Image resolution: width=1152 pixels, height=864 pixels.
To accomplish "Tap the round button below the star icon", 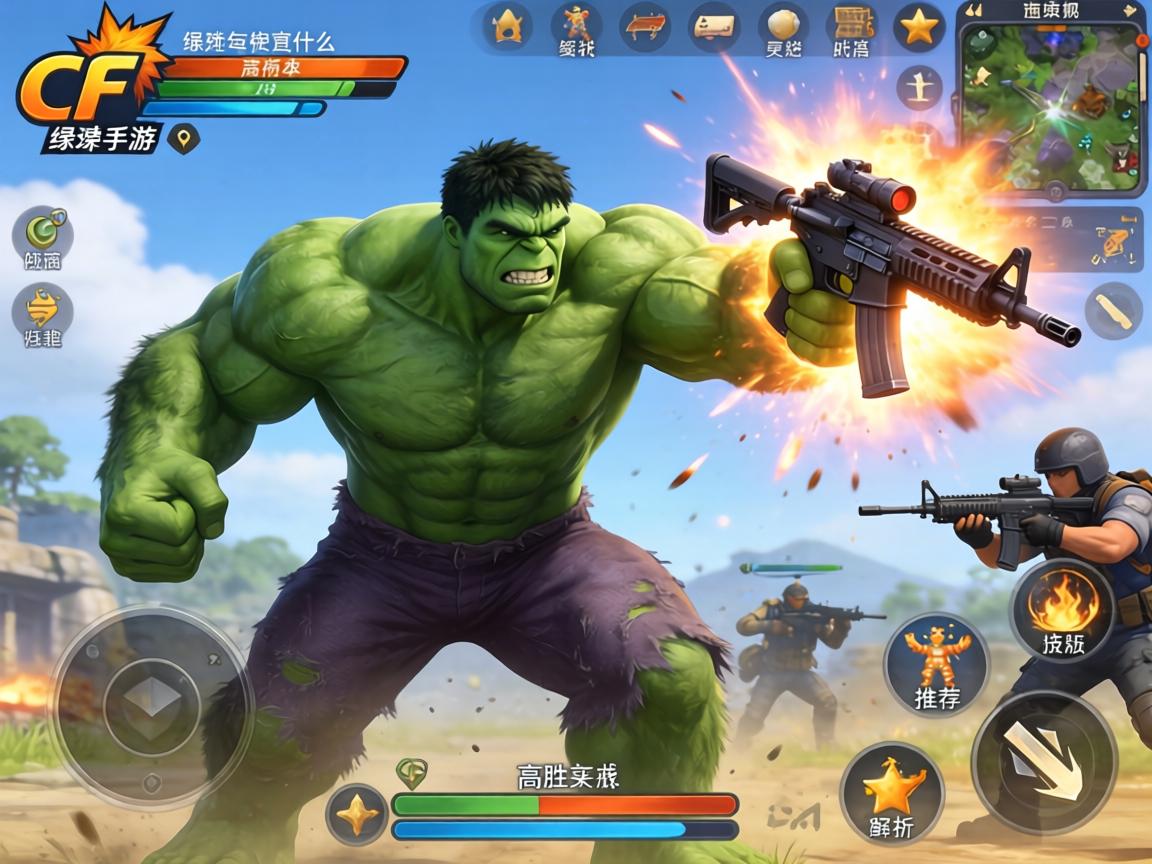I will tap(919, 90).
